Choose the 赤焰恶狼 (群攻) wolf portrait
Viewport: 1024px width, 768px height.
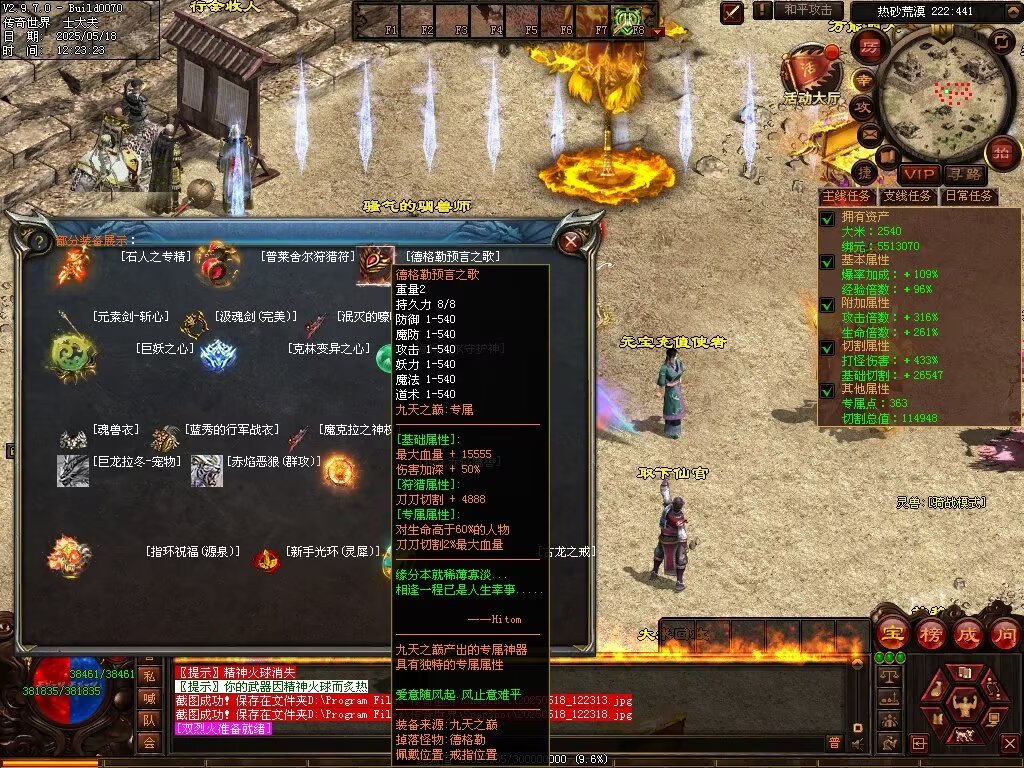(207, 470)
